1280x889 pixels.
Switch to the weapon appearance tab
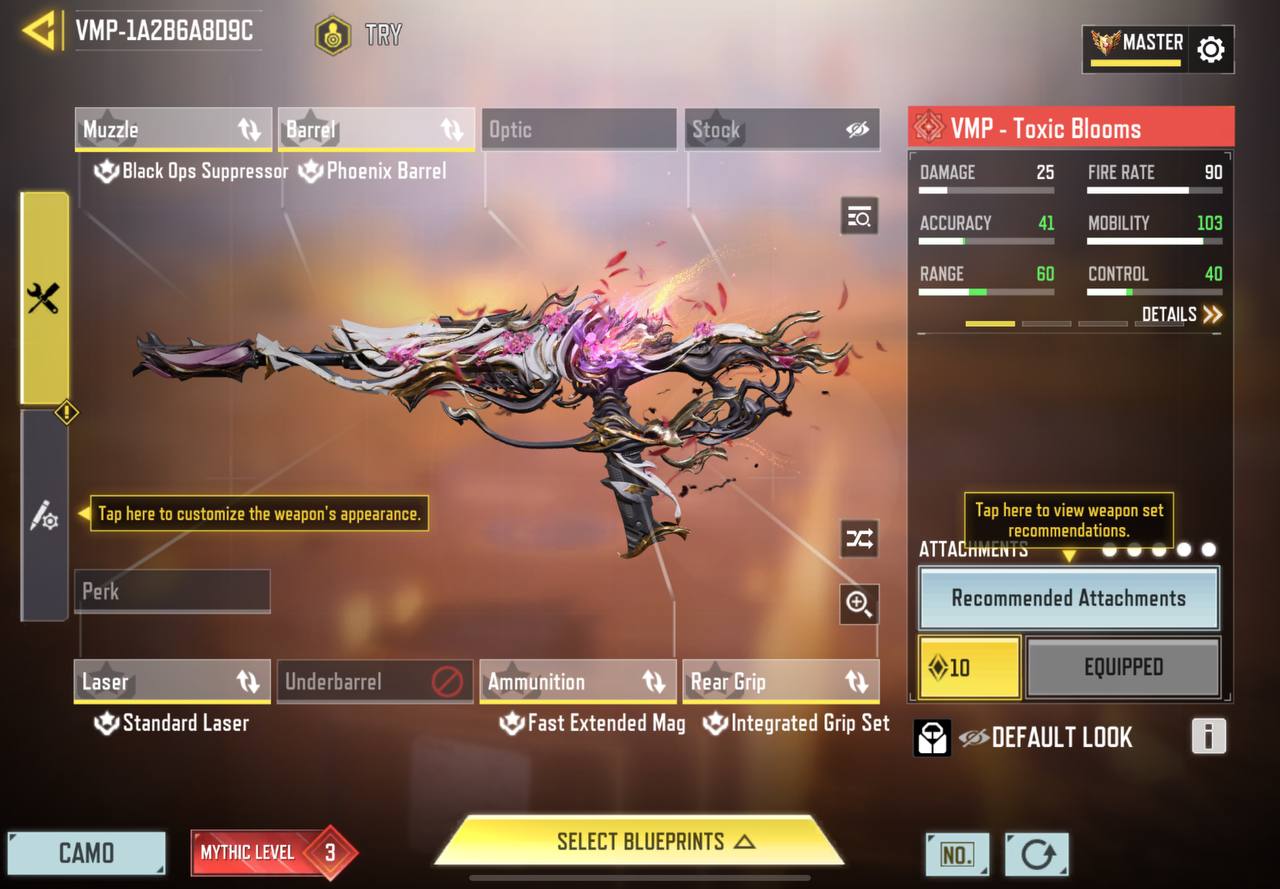(44, 516)
